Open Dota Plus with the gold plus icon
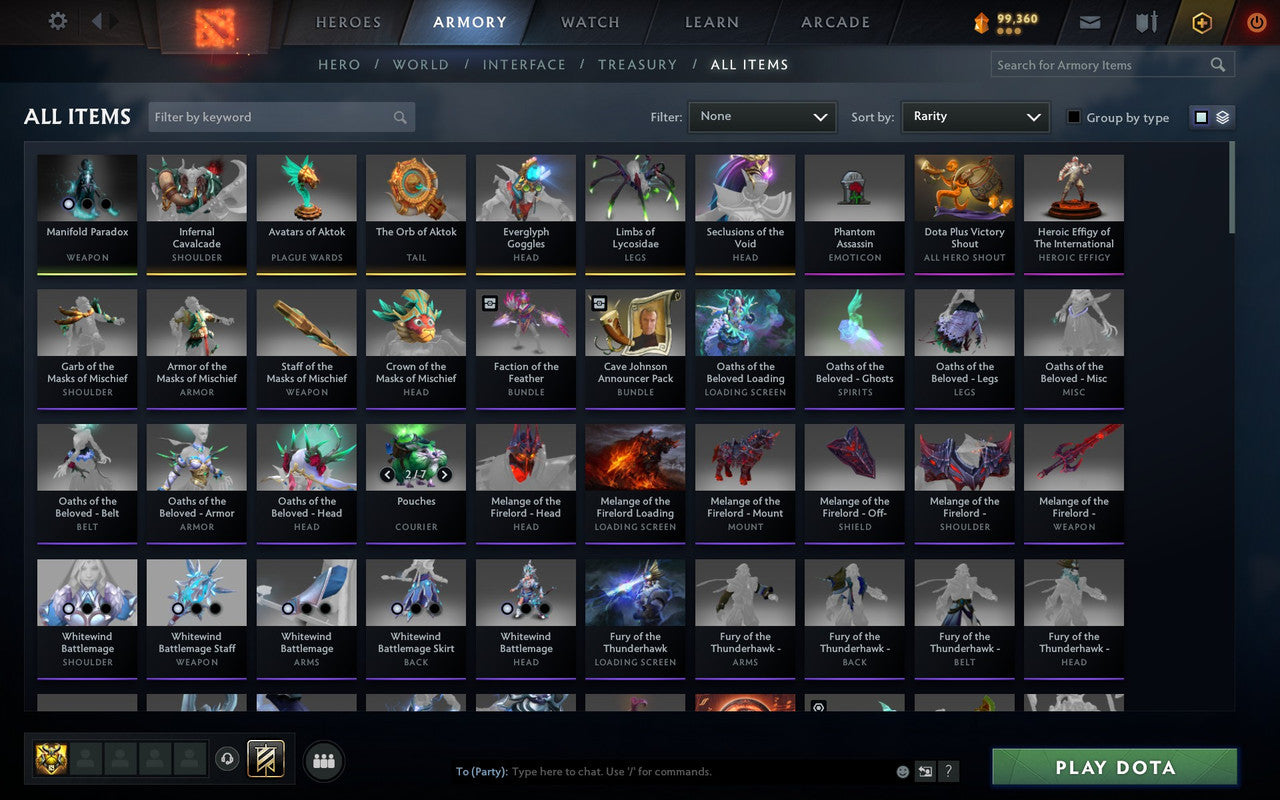The image size is (1280, 800). pos(1201,22)
